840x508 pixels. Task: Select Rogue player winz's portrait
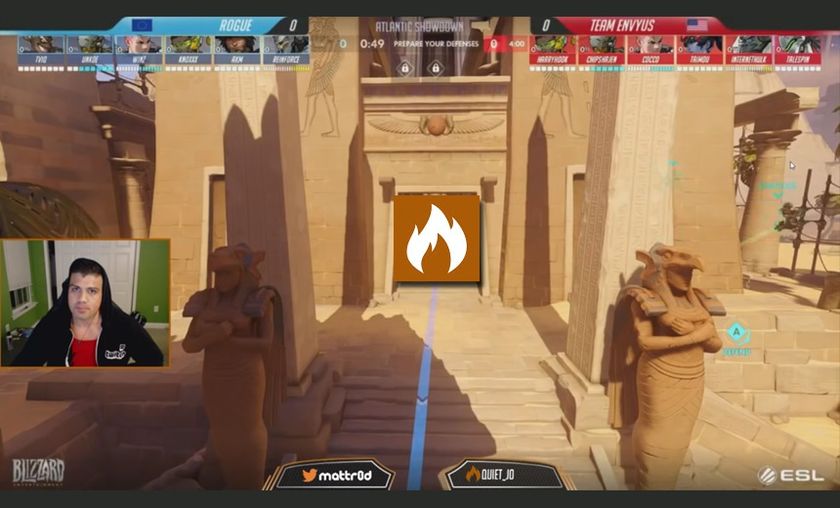138,45
